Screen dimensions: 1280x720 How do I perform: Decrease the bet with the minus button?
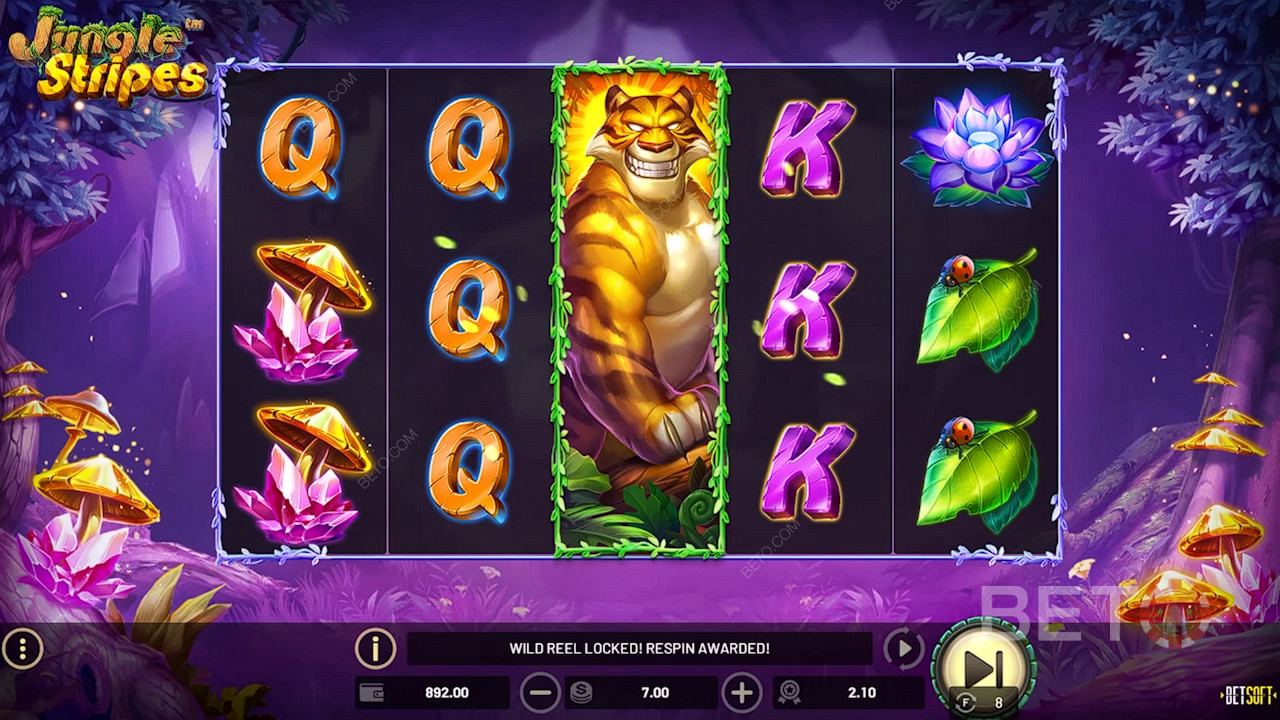540,692
